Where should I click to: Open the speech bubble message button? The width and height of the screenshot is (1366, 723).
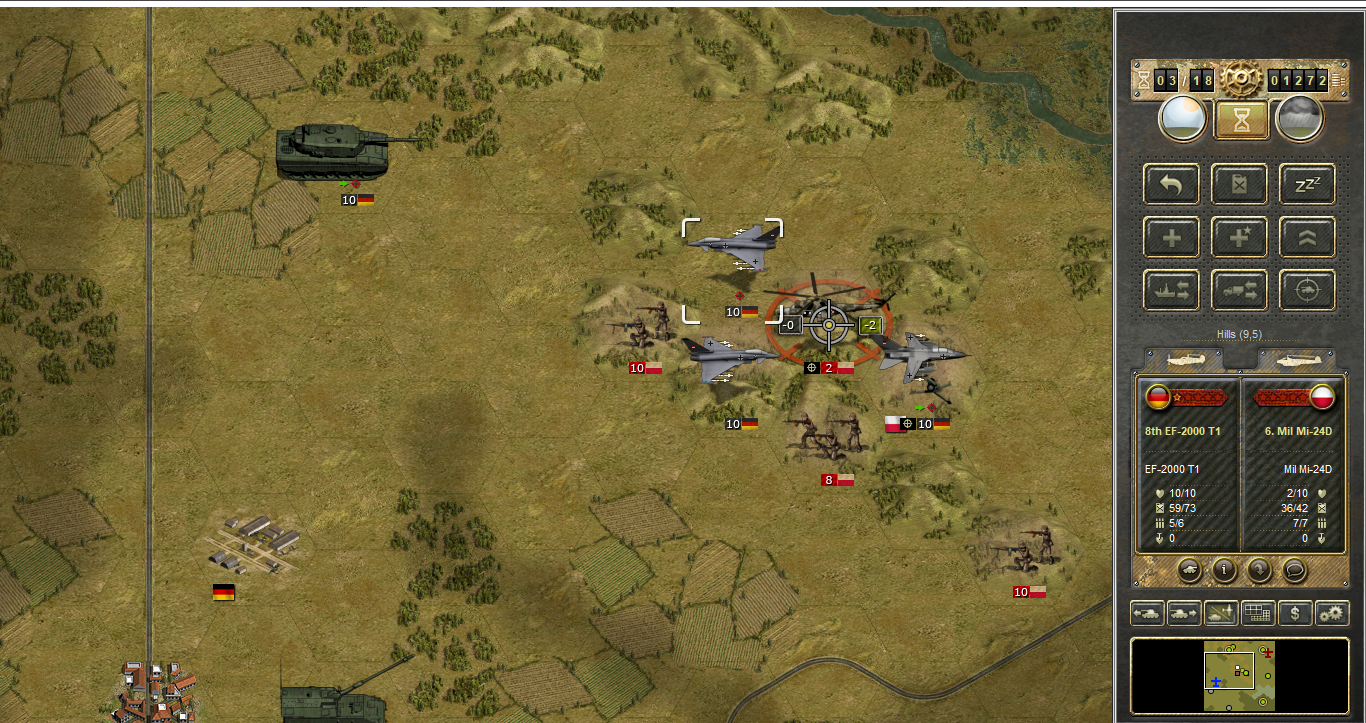(x=1295, y=570)
